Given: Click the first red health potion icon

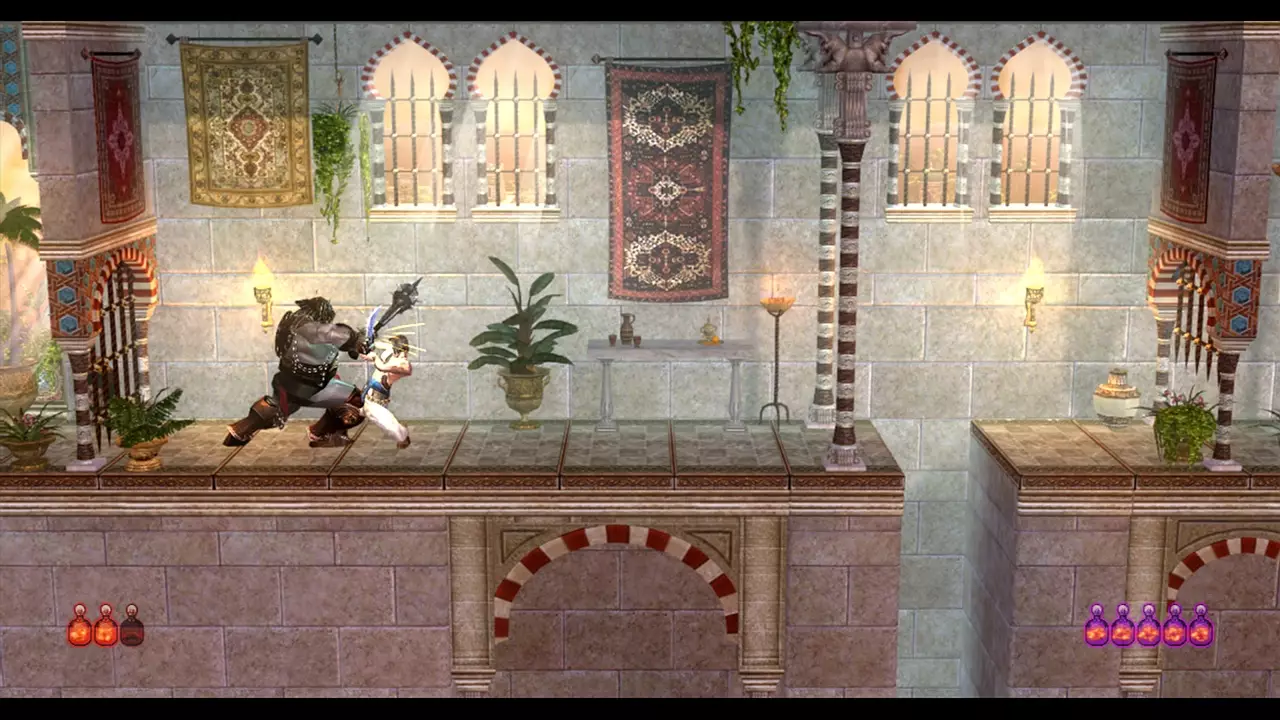Looking at the screenshot, I should point(79,630).
